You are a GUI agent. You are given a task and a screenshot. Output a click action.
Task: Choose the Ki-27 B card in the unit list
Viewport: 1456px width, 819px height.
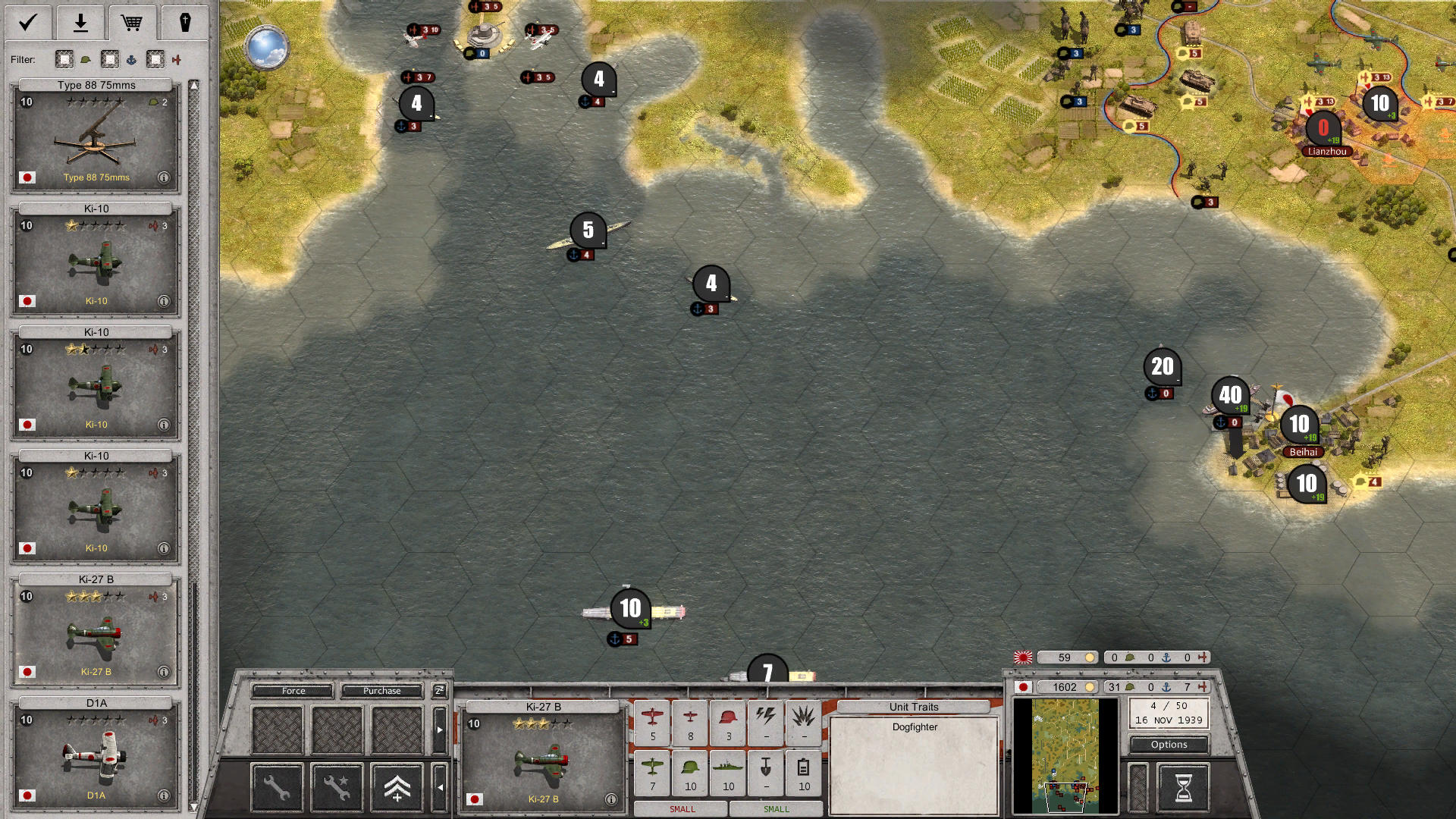(96, 632)
